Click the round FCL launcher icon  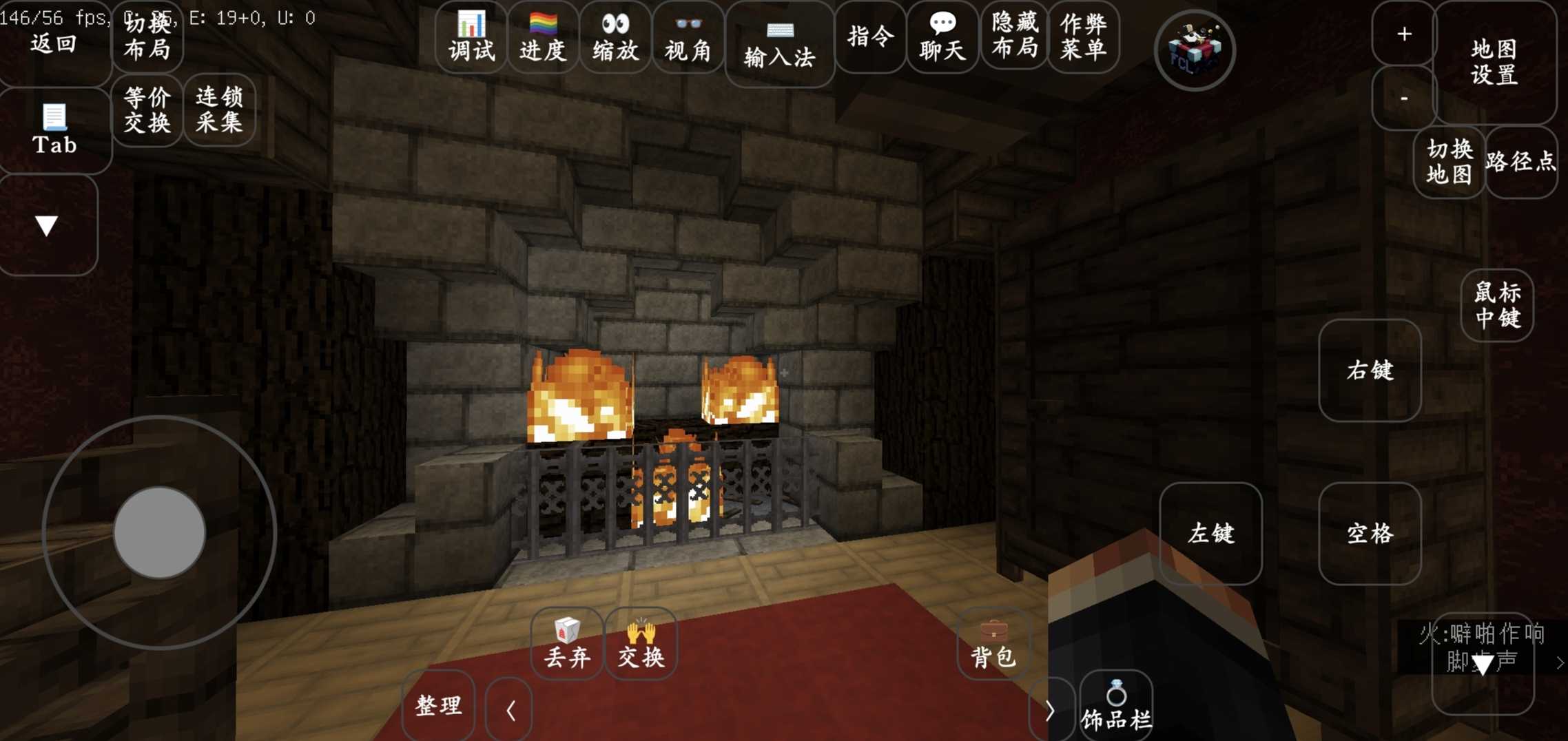coord(1195,50)
